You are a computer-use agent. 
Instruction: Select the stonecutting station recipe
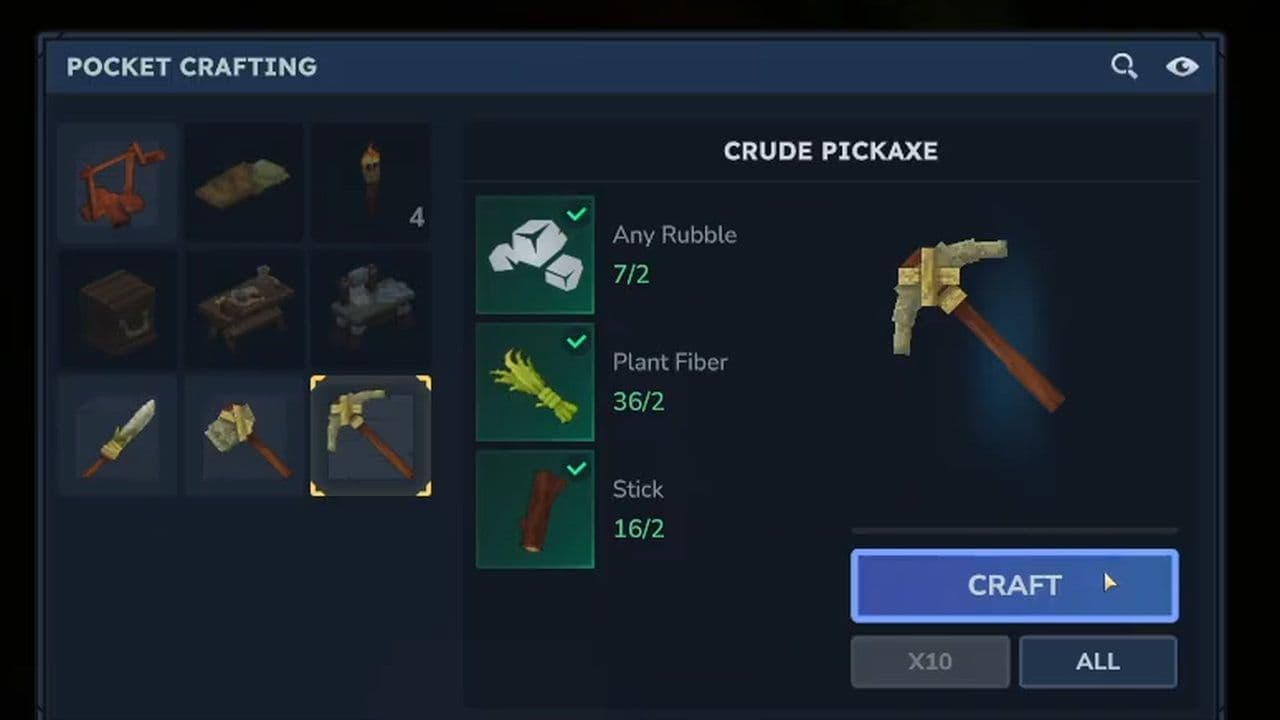(x=370, y=308)
